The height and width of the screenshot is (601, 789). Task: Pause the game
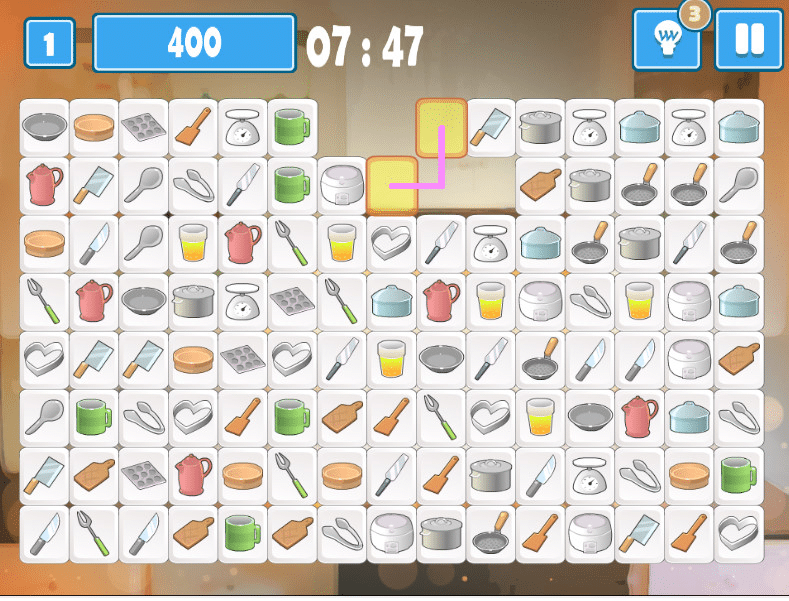(x=748, y=41)
